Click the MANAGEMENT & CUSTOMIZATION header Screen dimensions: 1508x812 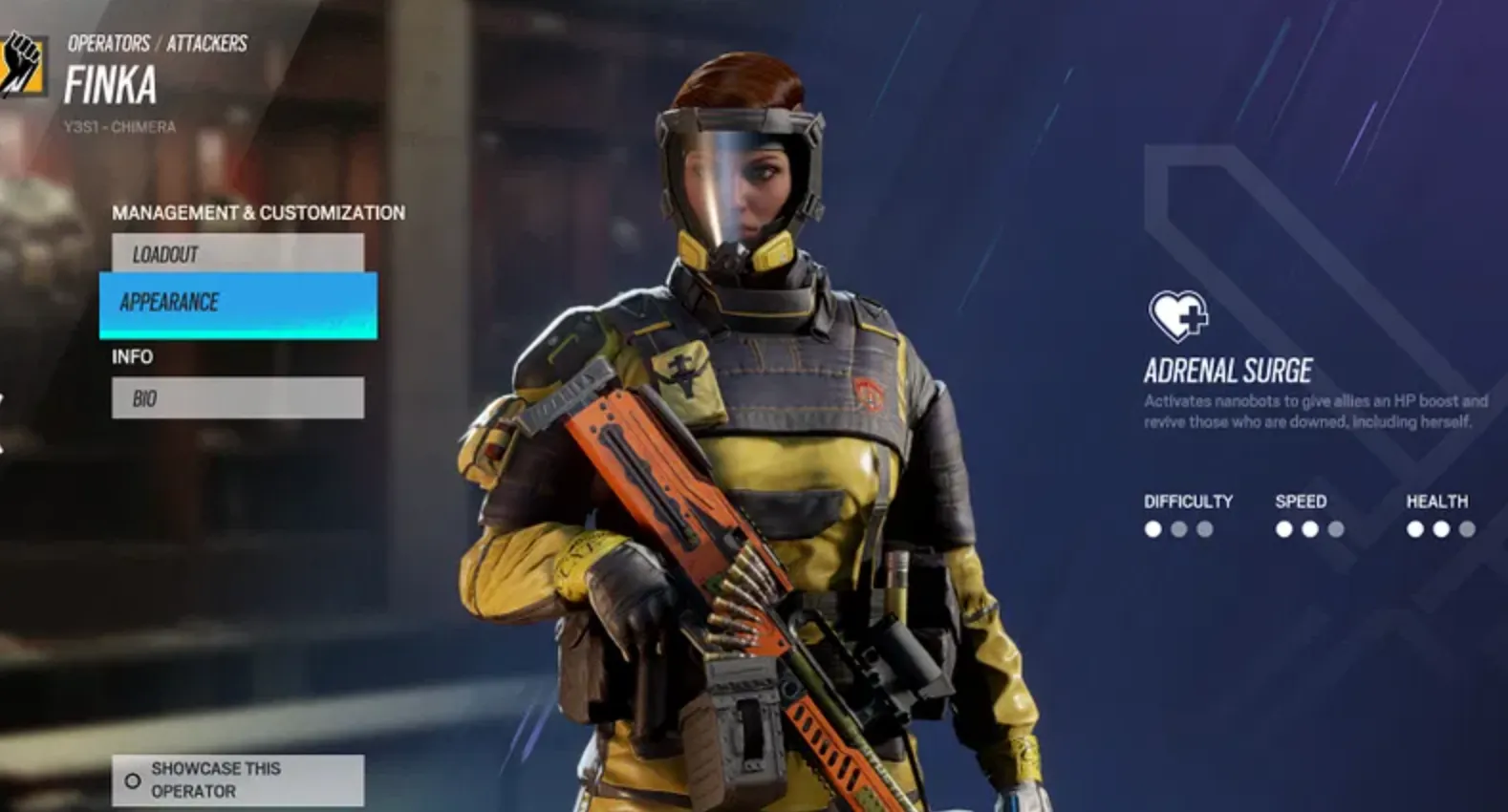(259, 212)
